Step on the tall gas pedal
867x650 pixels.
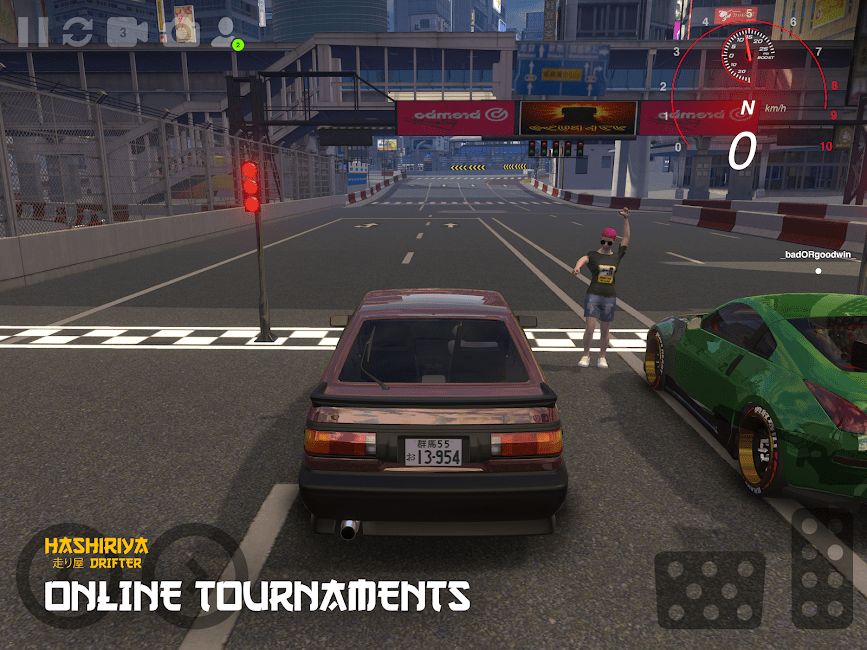pyautogui.click(x=822, y=569)
